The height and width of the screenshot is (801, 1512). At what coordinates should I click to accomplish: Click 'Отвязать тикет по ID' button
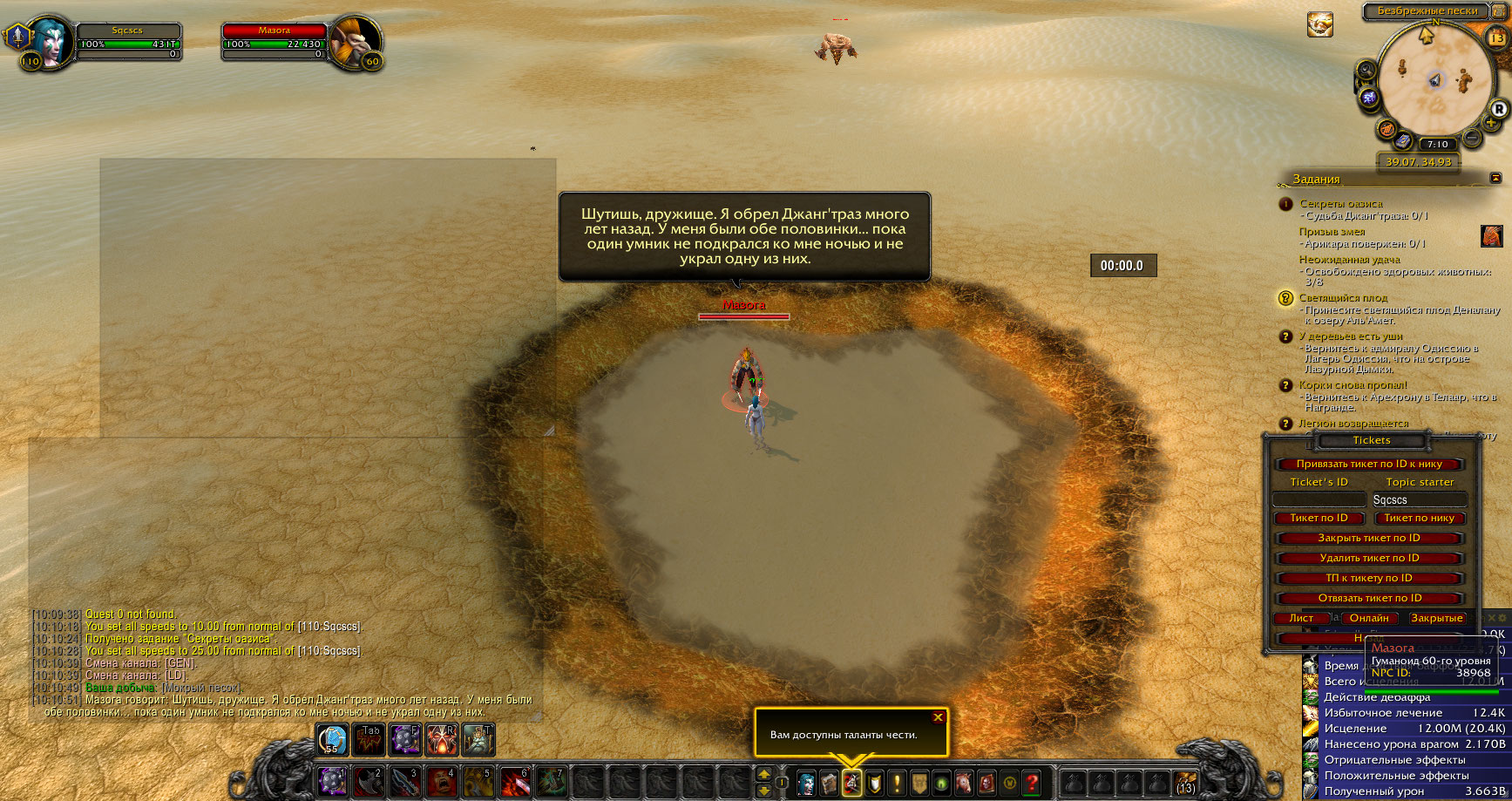click(x=1368, y=598)
